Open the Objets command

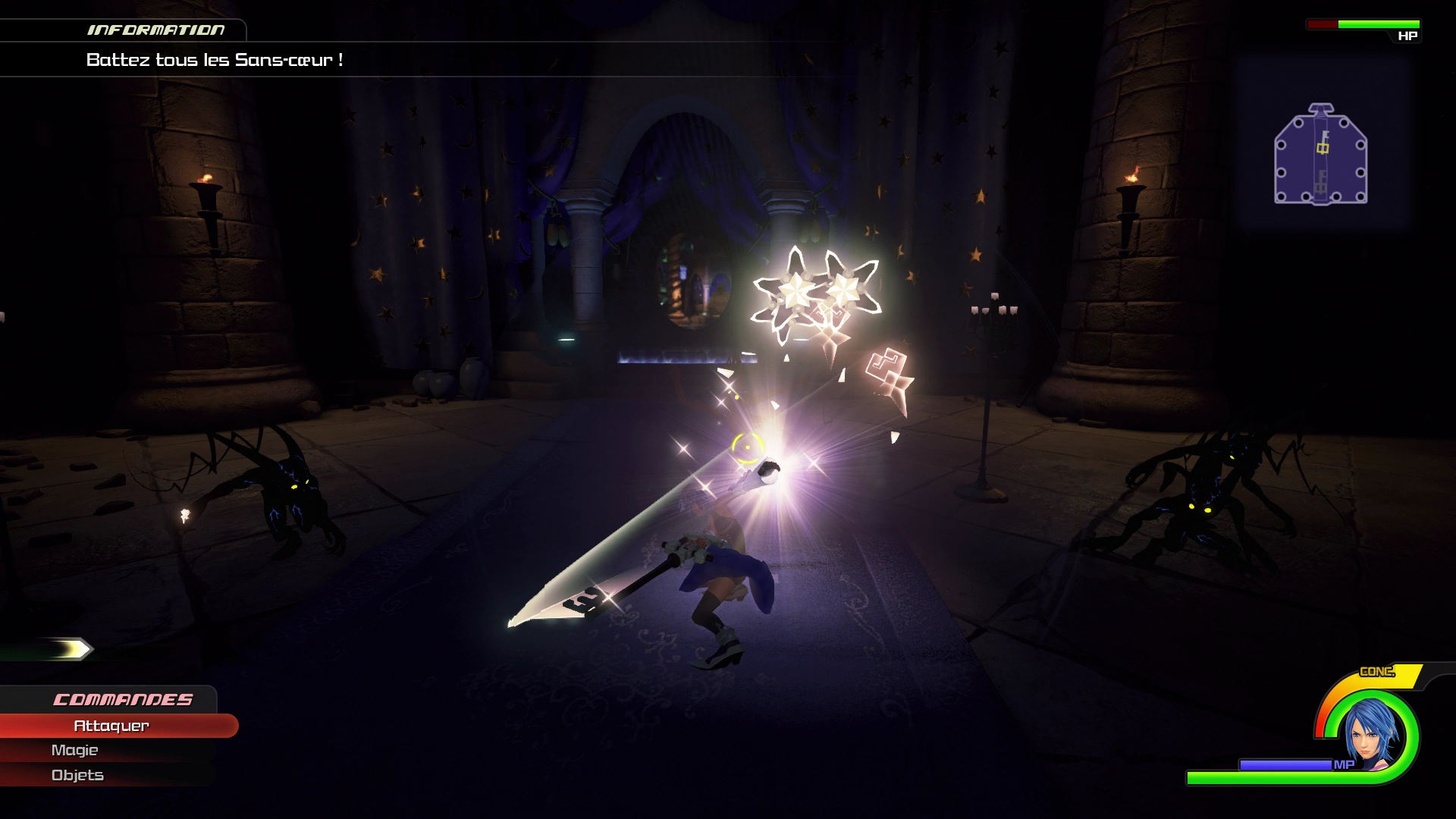click(77, 775)
